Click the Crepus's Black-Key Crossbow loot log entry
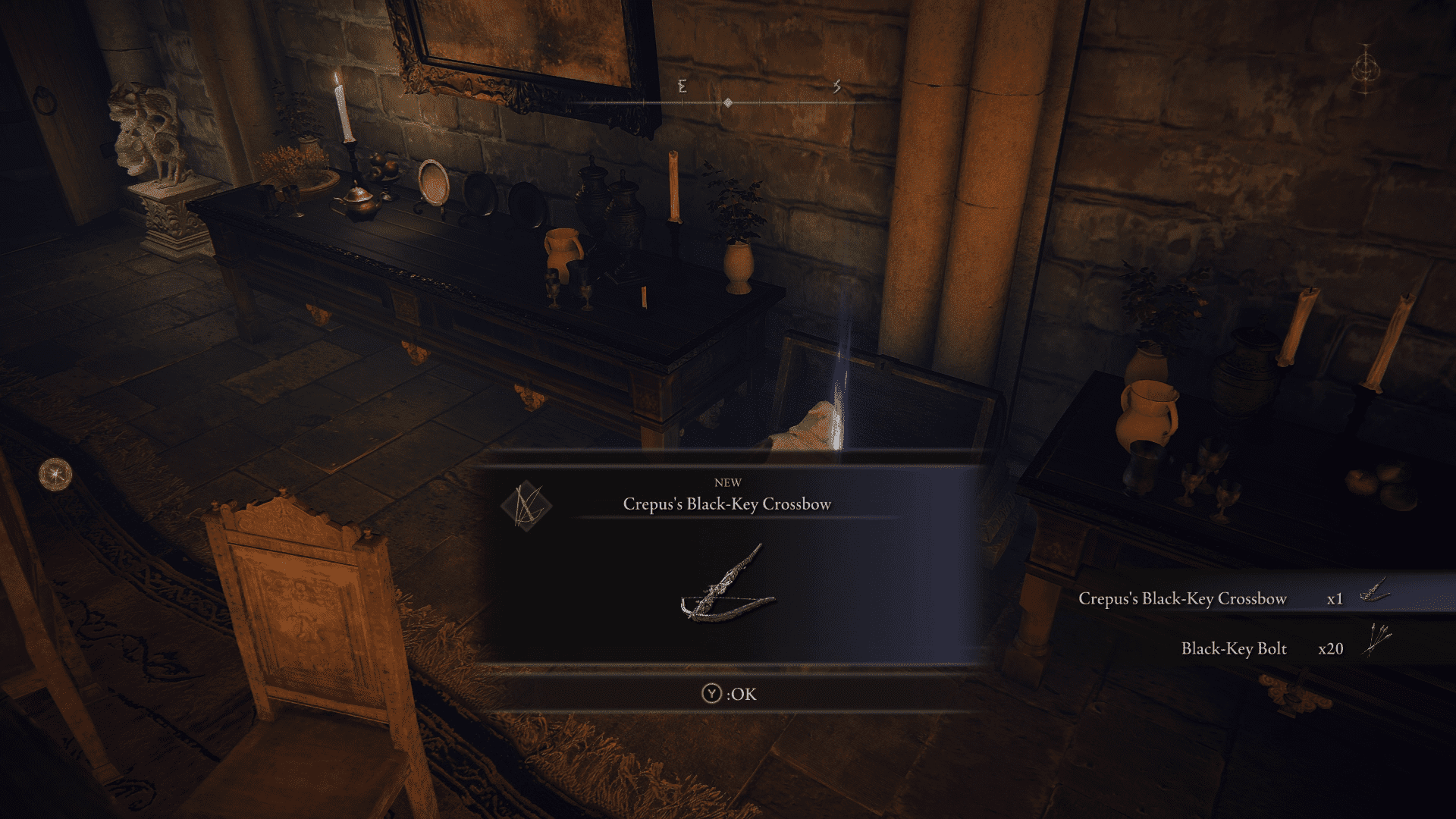 click(1181, 598)
